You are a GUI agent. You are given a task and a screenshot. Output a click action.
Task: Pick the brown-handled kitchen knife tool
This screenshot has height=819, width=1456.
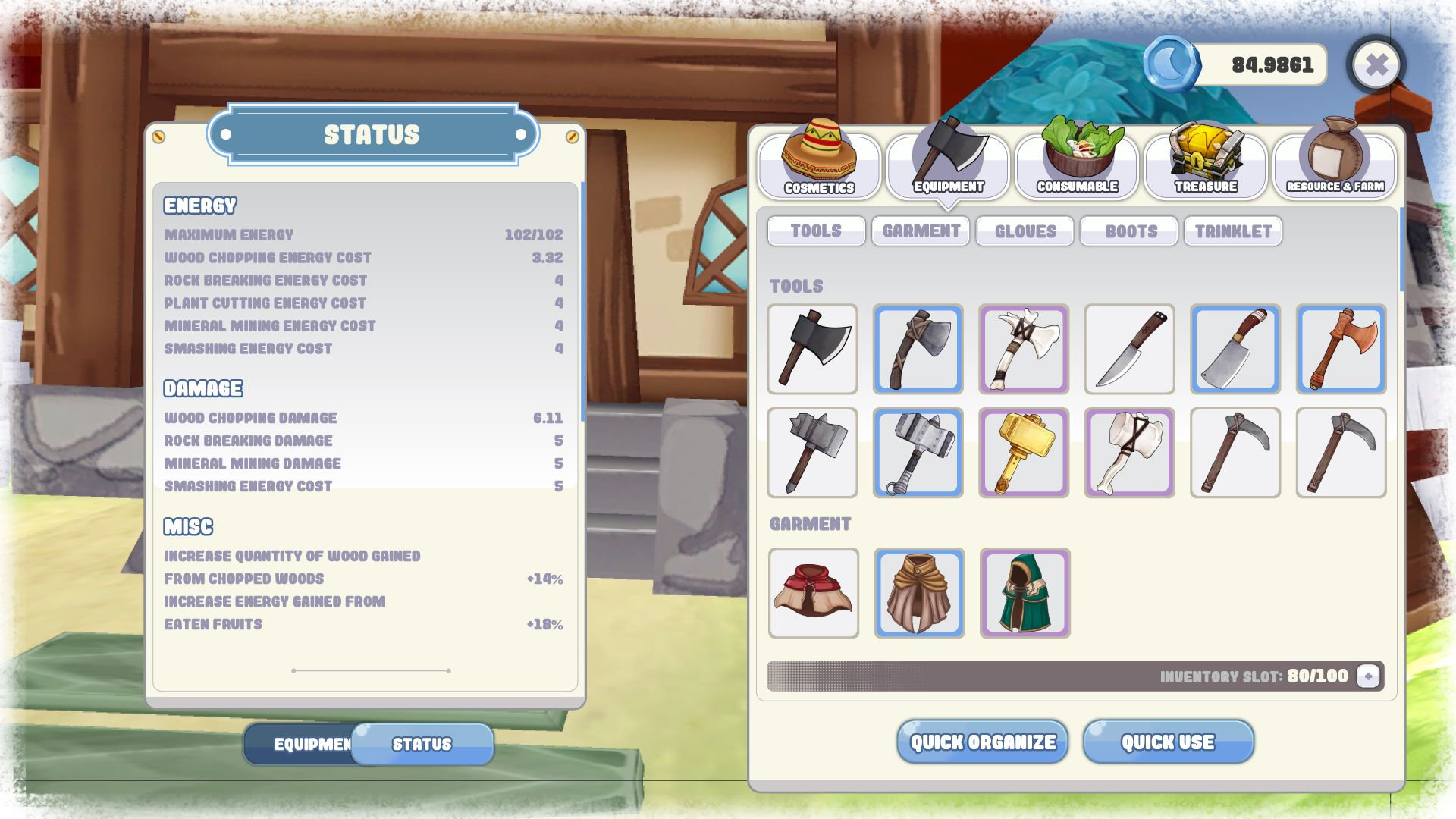(x=1130, y=350)
